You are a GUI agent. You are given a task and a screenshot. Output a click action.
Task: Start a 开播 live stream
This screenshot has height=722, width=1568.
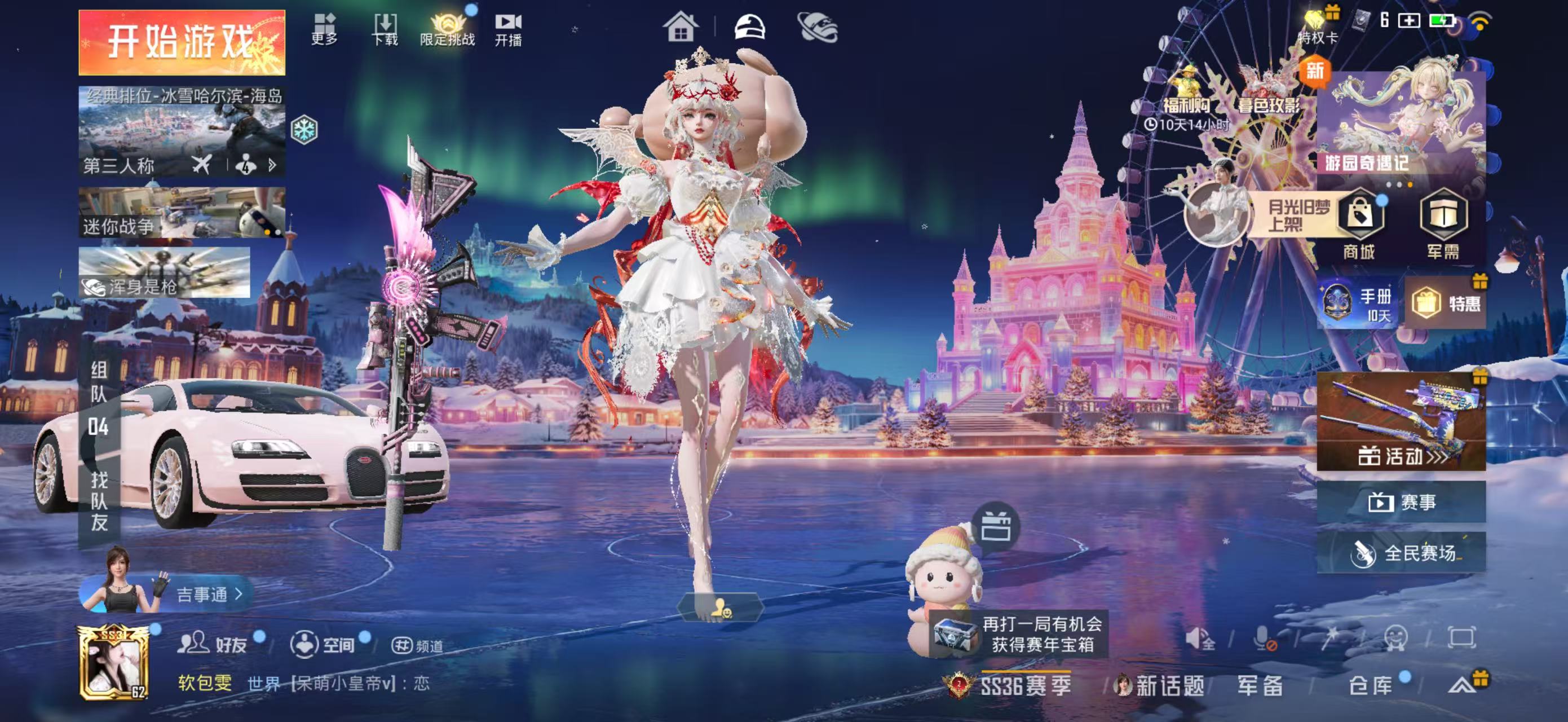507,29
